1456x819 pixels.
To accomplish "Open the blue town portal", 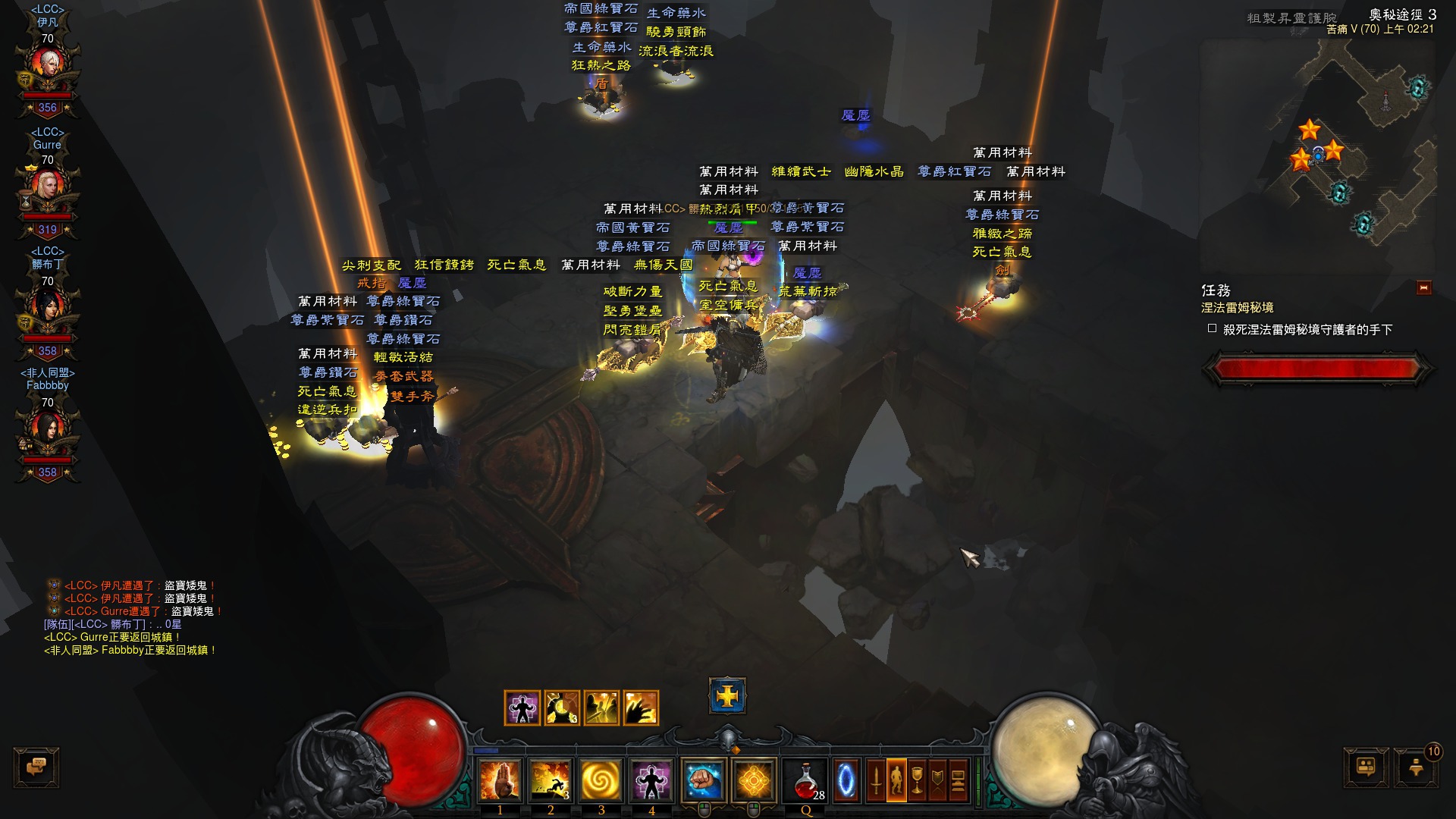I will (846, 780).
